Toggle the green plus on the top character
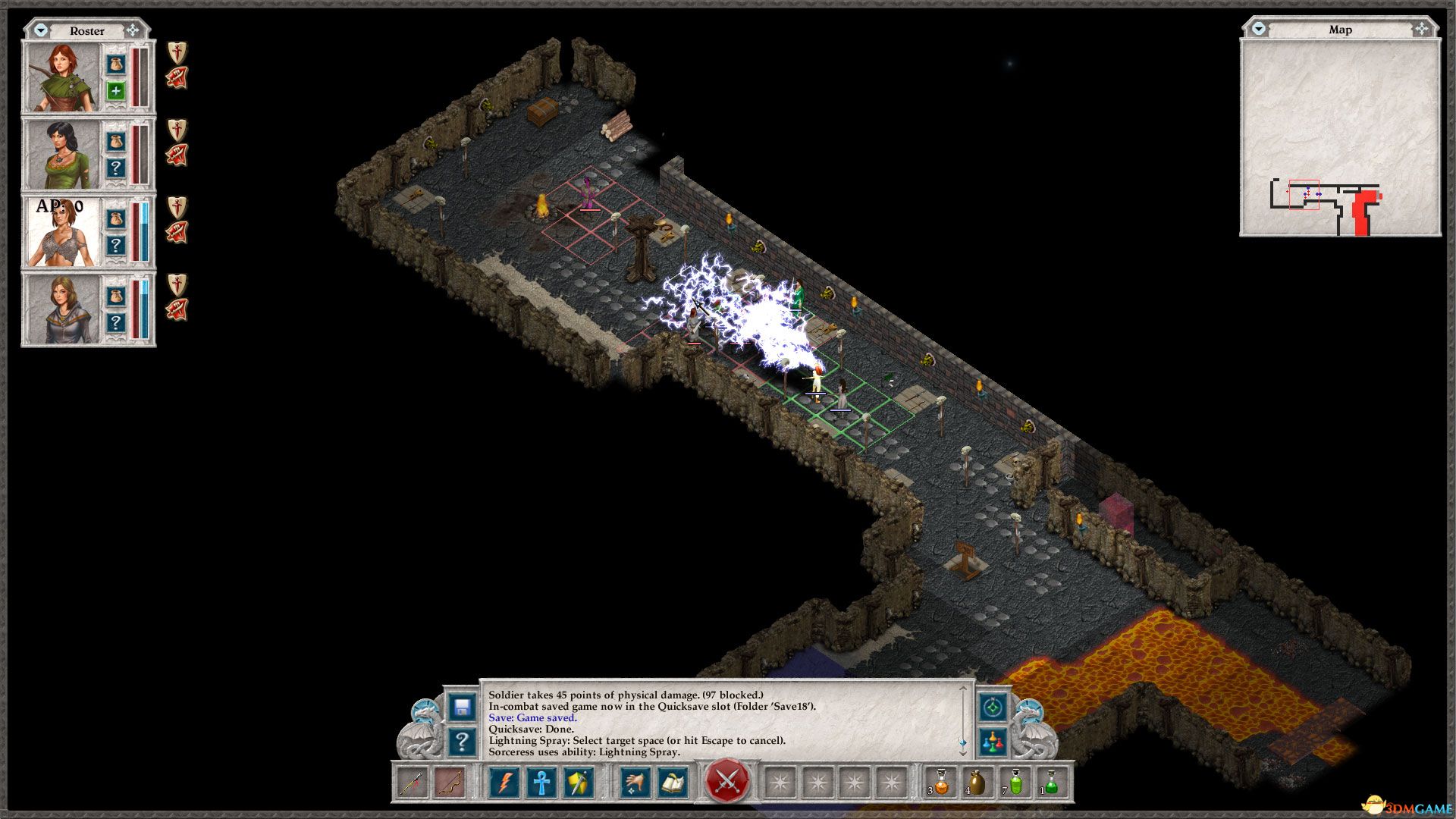Viewport: 1456px width, 819px height. (115, 91)
